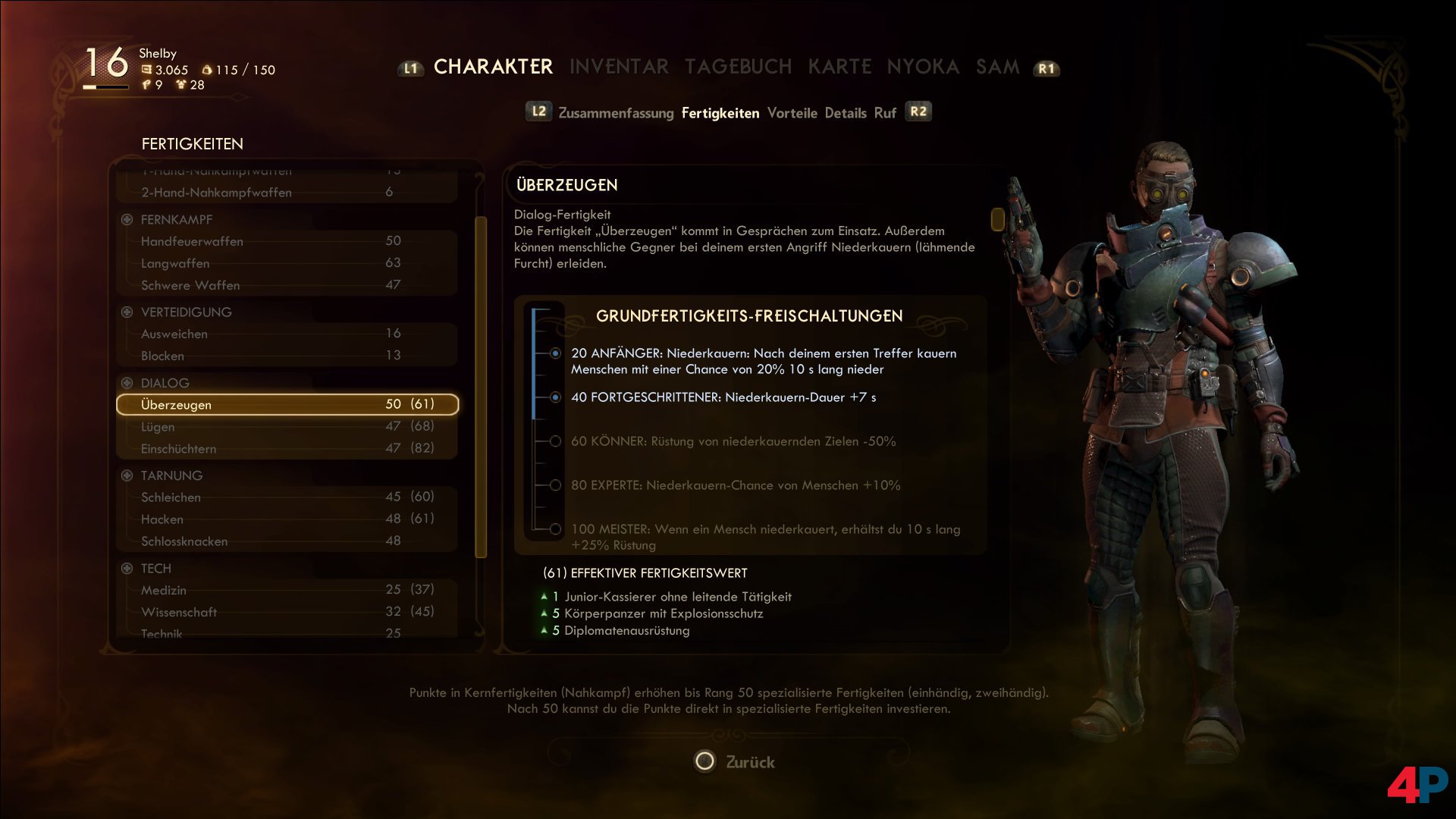Choose the Langwaffen skill row
This screenshot has height=819, width=1456.
(287, 263)
